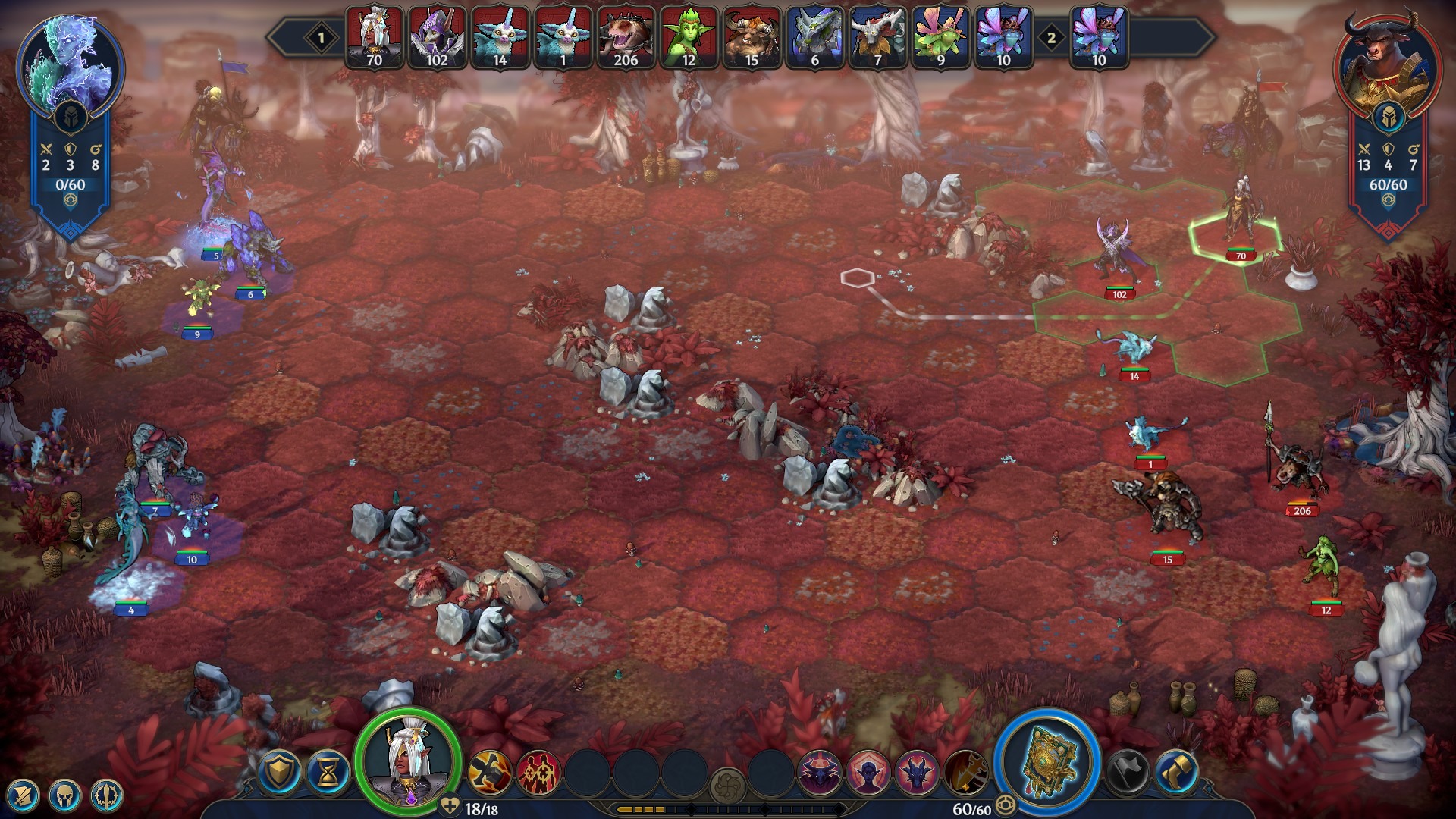
Task: Inspect the purple wizard card showing 102
Action: coord(437,38)
